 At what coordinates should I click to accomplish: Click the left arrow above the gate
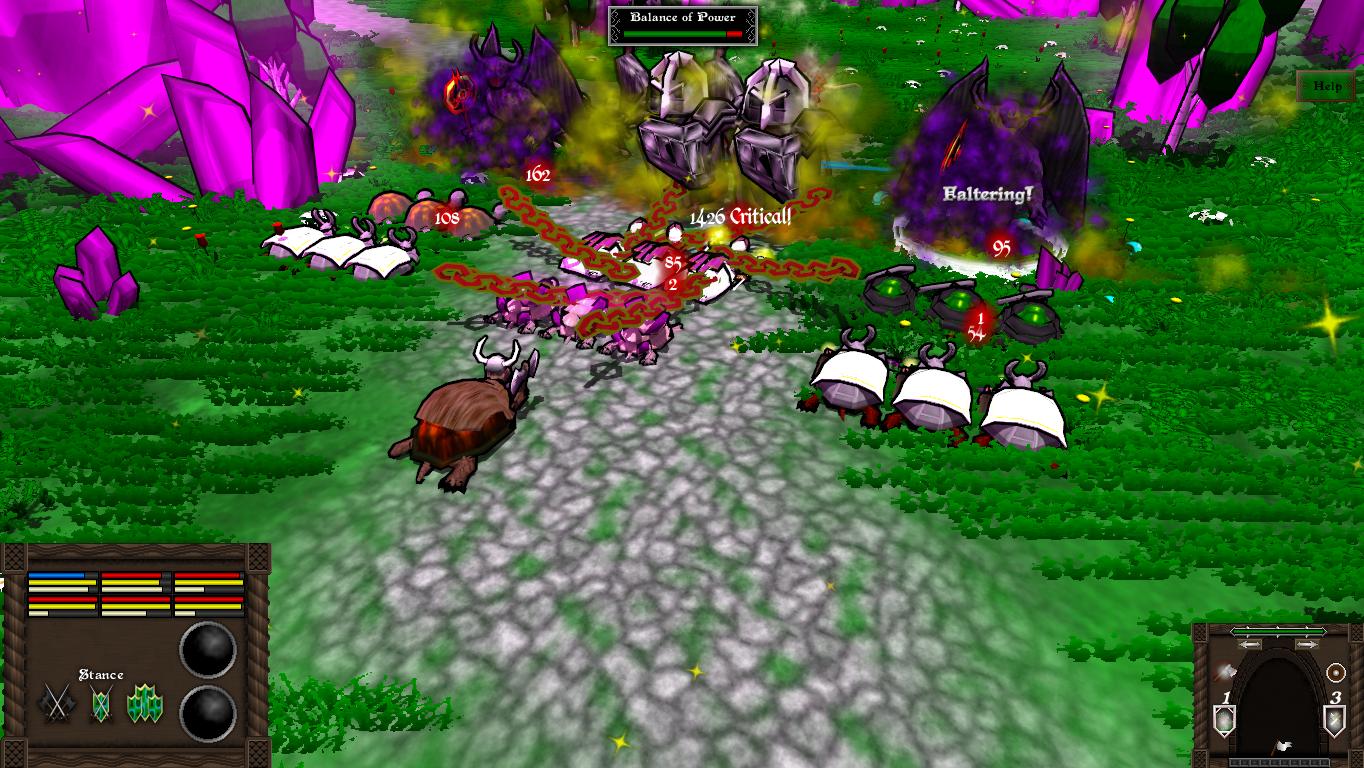point(1249,644)
